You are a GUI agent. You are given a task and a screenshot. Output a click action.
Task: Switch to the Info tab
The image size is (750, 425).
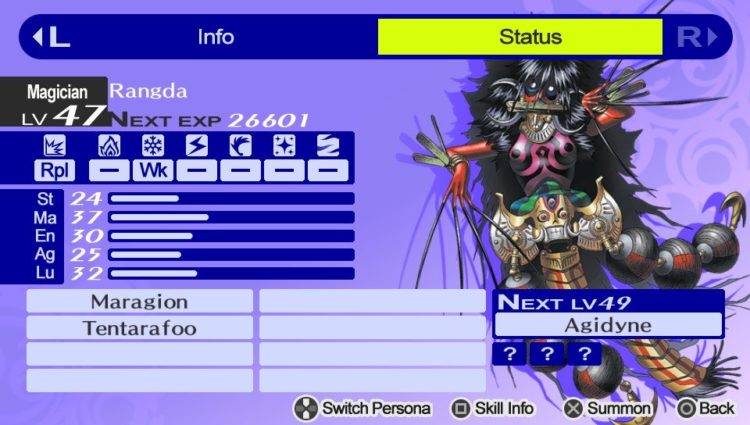coord(215,38)
